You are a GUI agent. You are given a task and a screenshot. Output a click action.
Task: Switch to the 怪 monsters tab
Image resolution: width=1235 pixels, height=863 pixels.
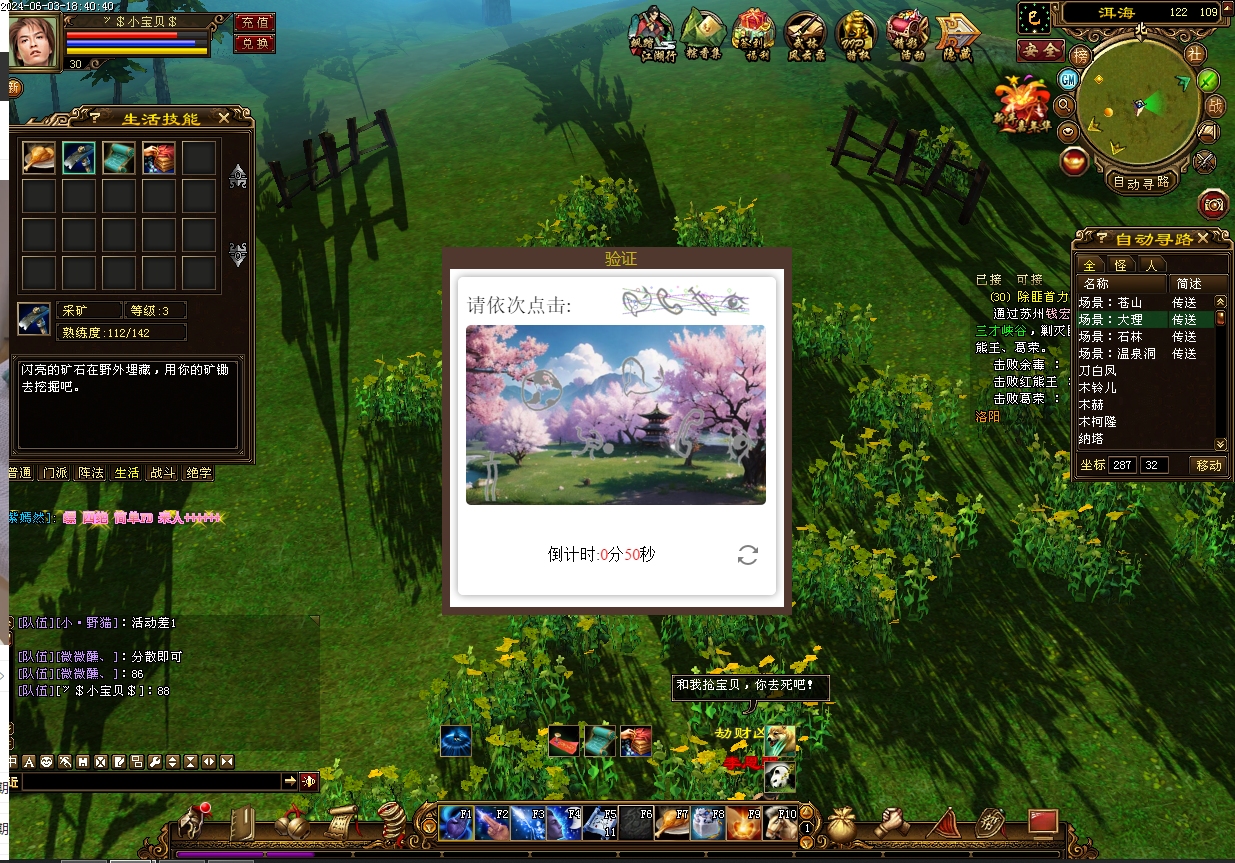(x=1120, y=265)
